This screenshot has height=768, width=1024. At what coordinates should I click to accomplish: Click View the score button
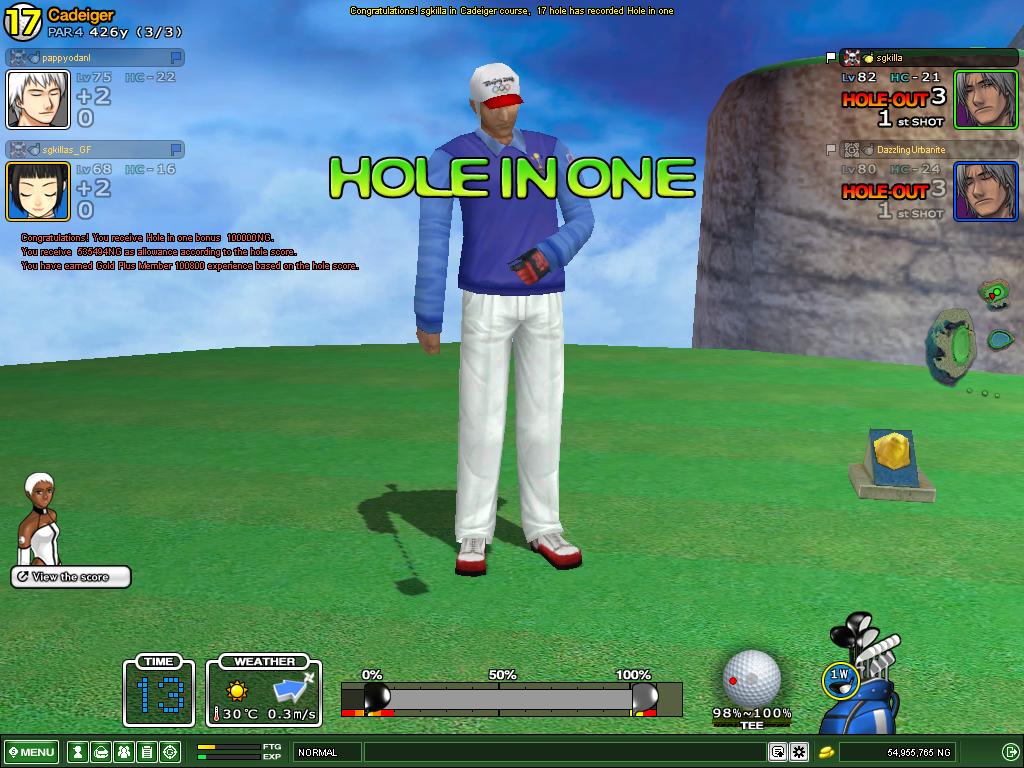[x=70, y=577]
